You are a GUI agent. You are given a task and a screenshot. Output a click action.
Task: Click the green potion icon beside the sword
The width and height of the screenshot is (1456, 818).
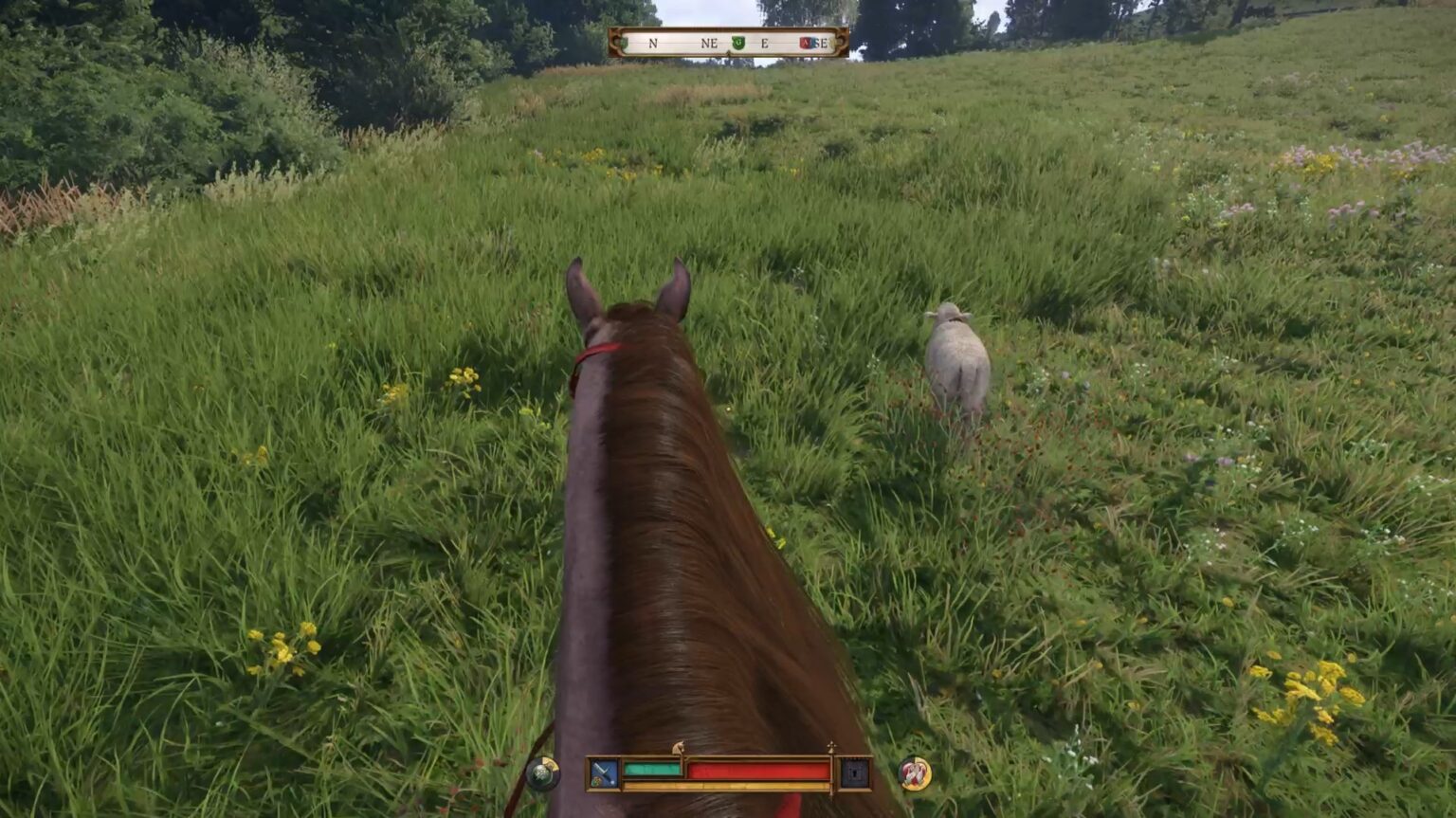(595, 783)
